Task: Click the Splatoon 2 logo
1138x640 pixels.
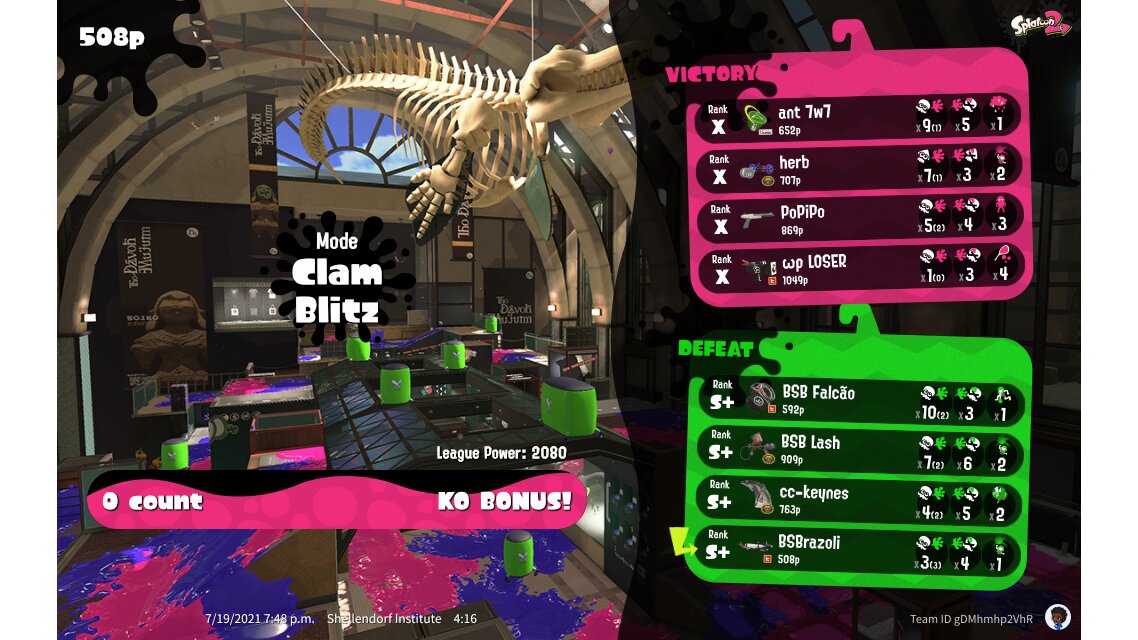Action: pos(1040,24)
